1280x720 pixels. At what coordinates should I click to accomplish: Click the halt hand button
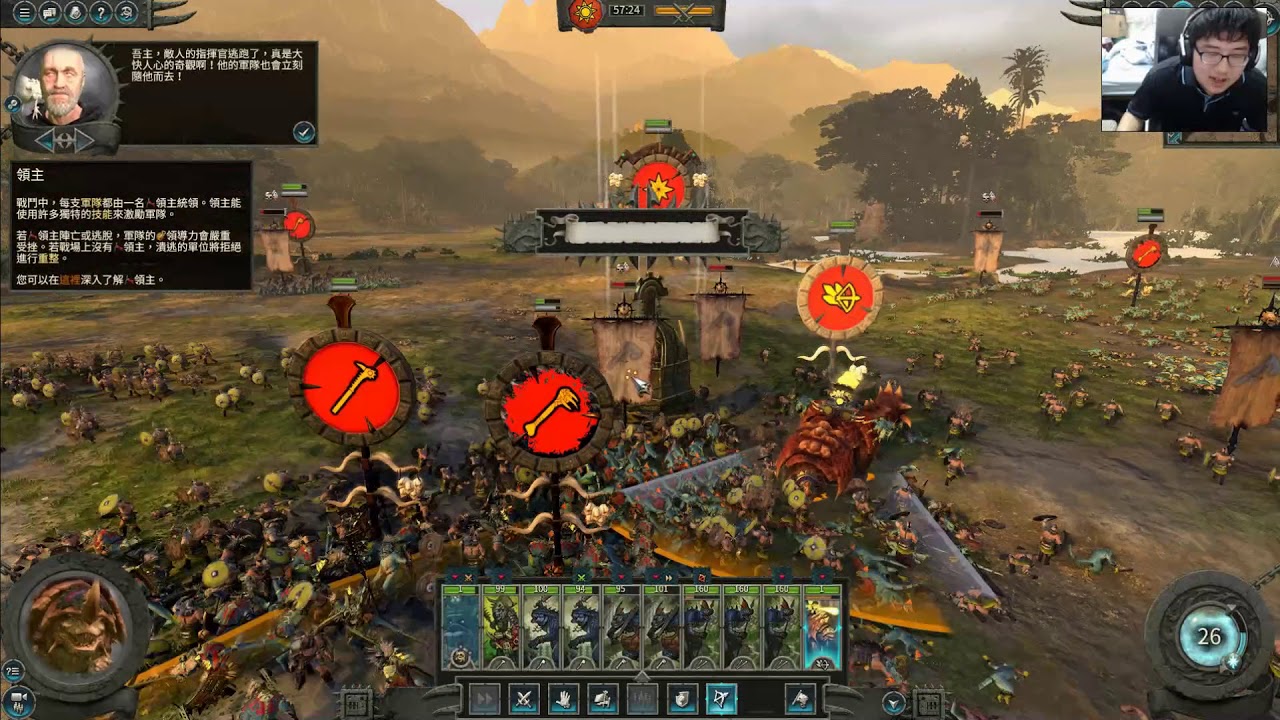coord(563,699)
